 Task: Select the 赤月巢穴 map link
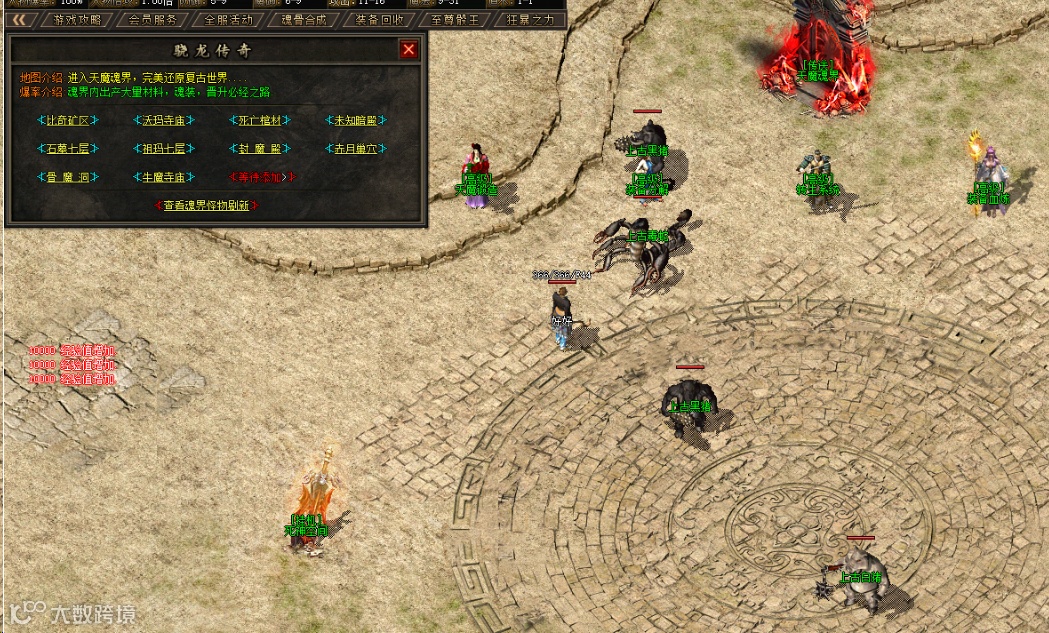[x=356, y=149]
